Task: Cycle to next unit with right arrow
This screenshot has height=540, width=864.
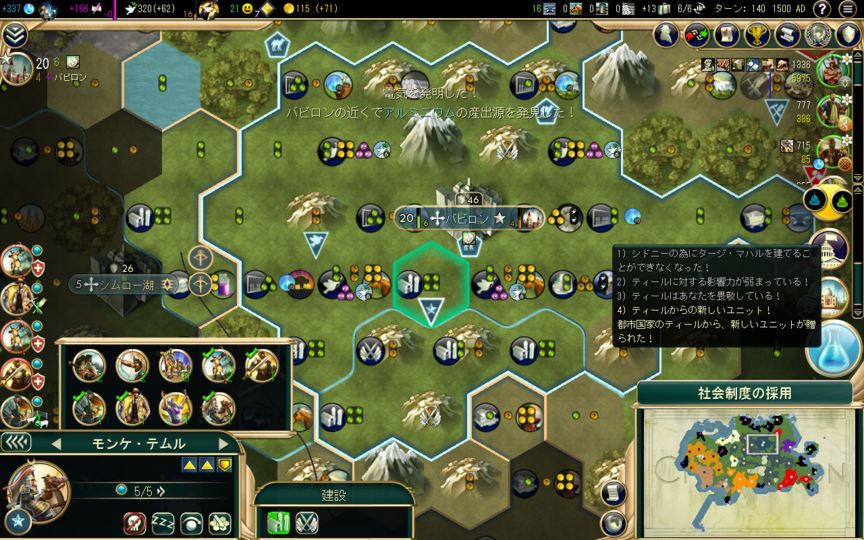Action: 222,443
